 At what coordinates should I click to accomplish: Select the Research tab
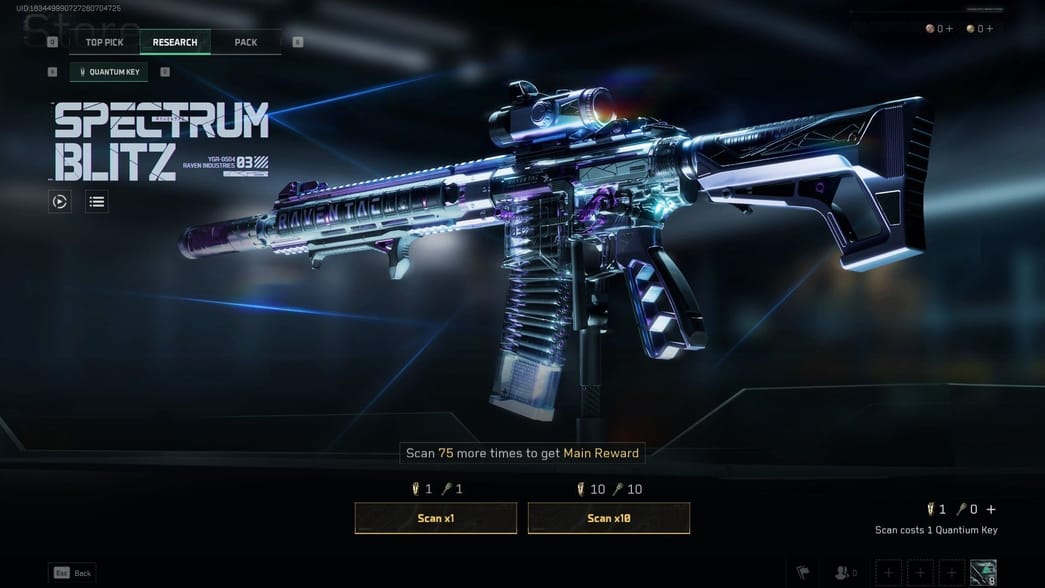click(175, 42)
